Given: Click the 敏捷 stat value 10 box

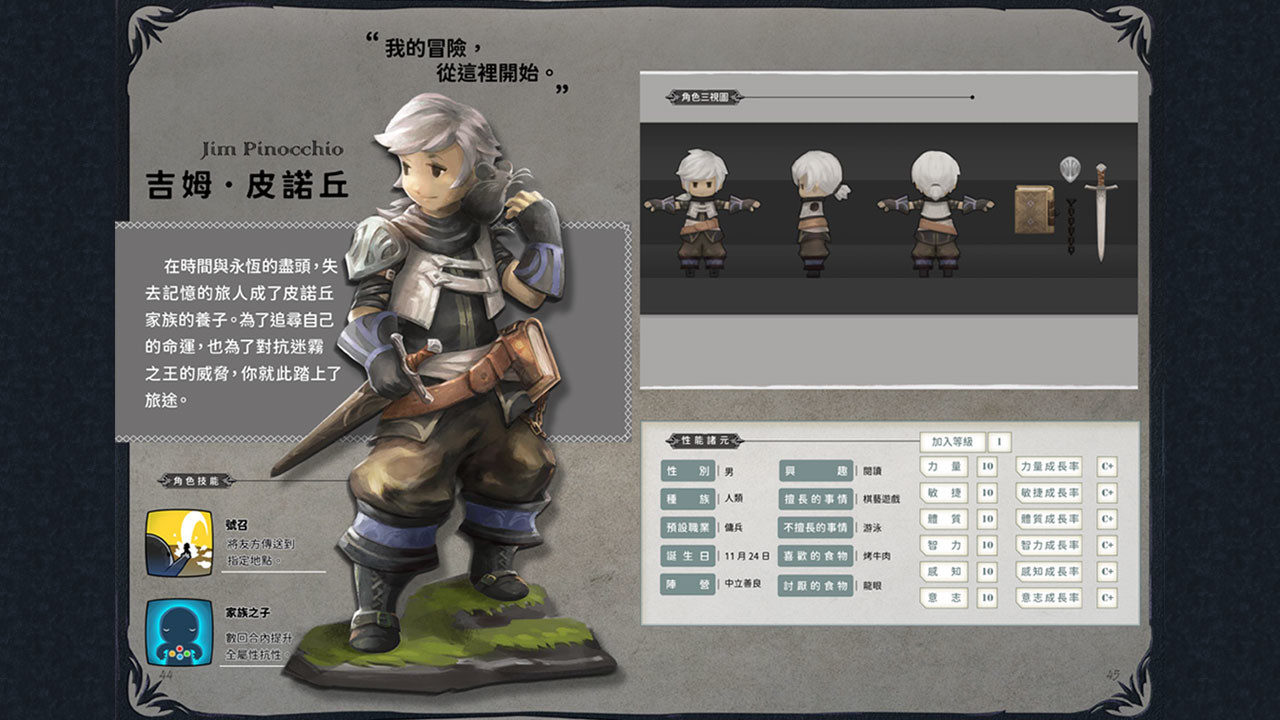Looking at the screenshot, I should click(x=987, y=492).
